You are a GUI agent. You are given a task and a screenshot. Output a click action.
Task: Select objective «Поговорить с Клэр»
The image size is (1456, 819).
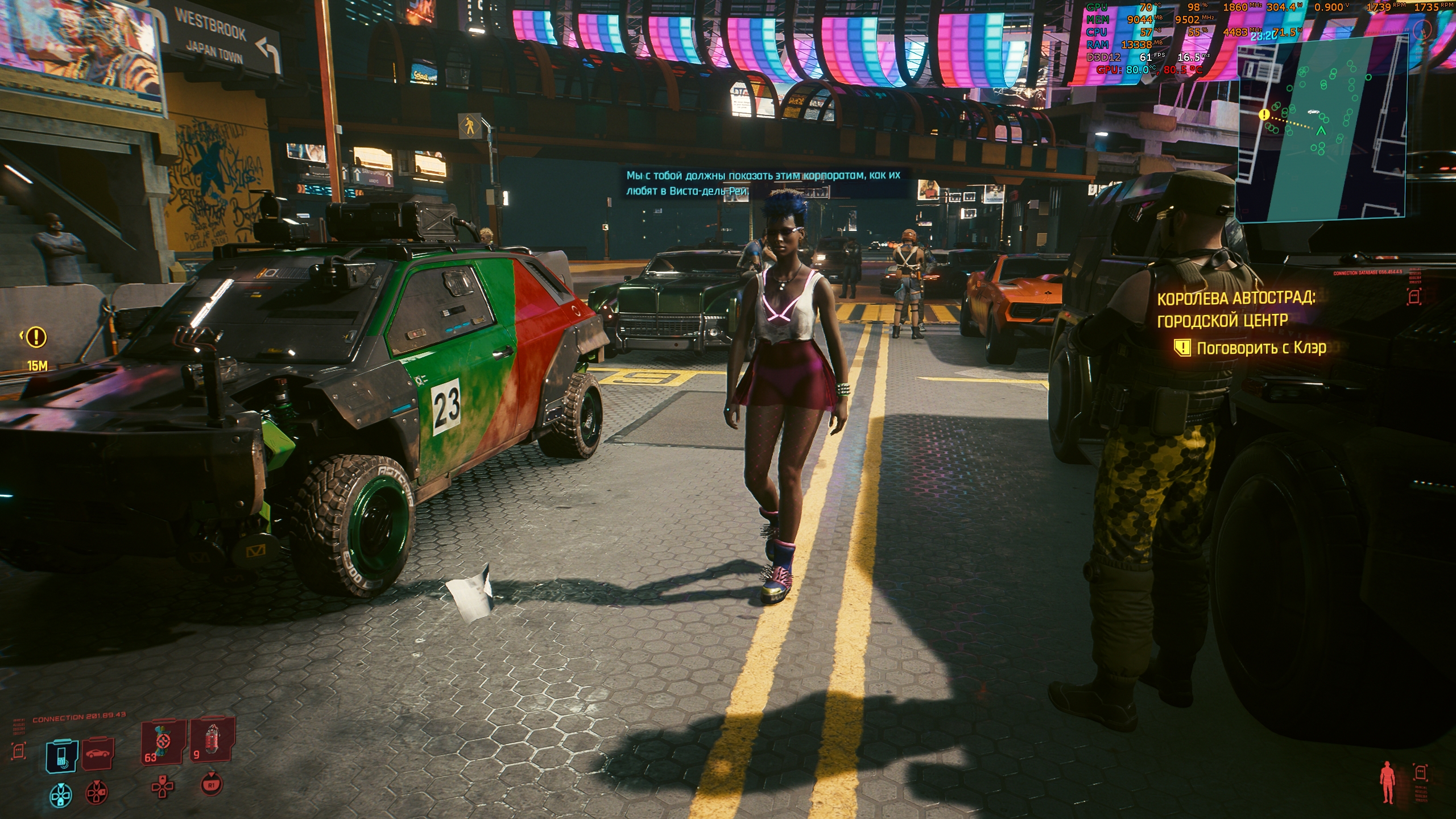1261,348
